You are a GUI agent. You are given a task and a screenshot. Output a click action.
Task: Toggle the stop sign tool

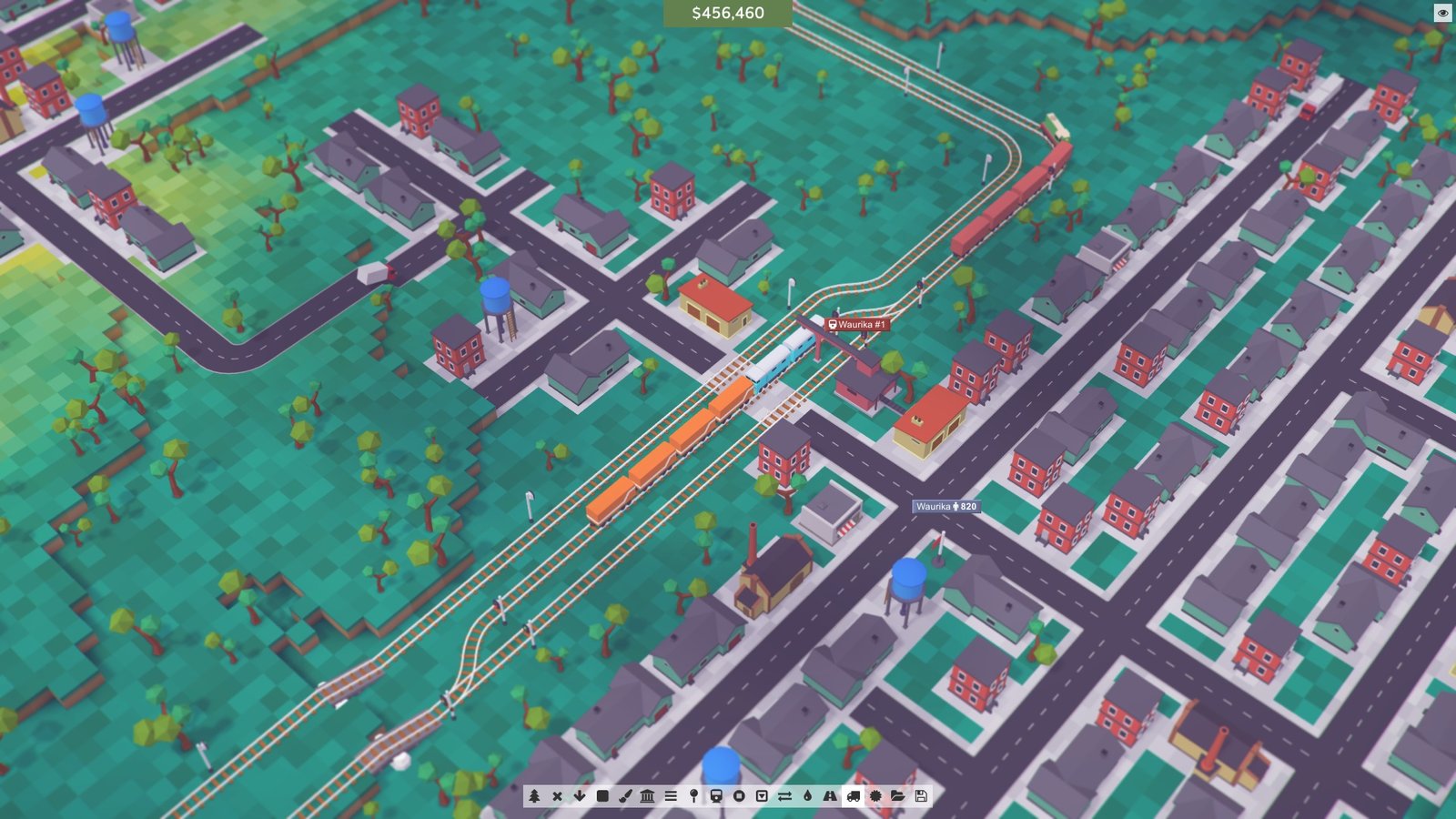[x=740, y=794]
